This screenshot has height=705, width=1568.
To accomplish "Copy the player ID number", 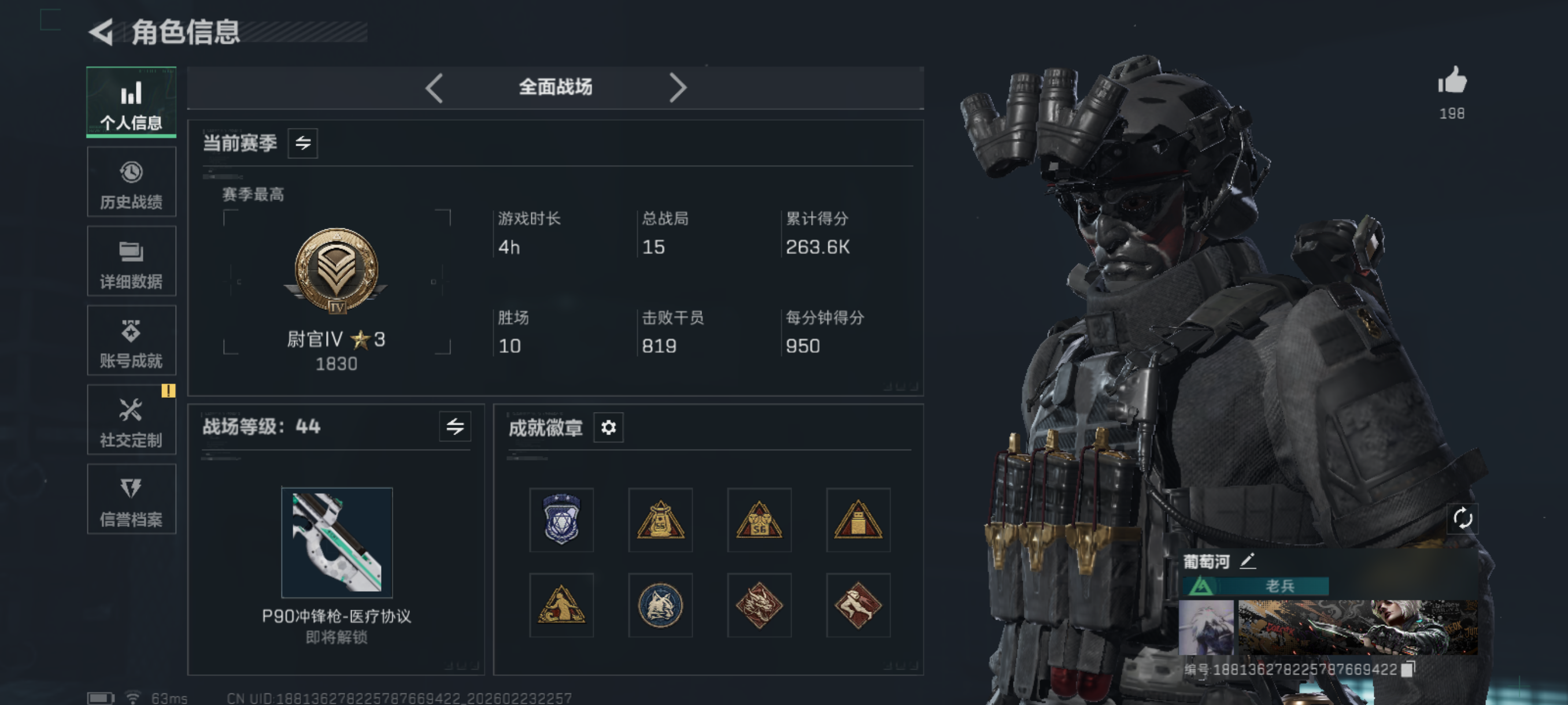I will point(1407,669).
